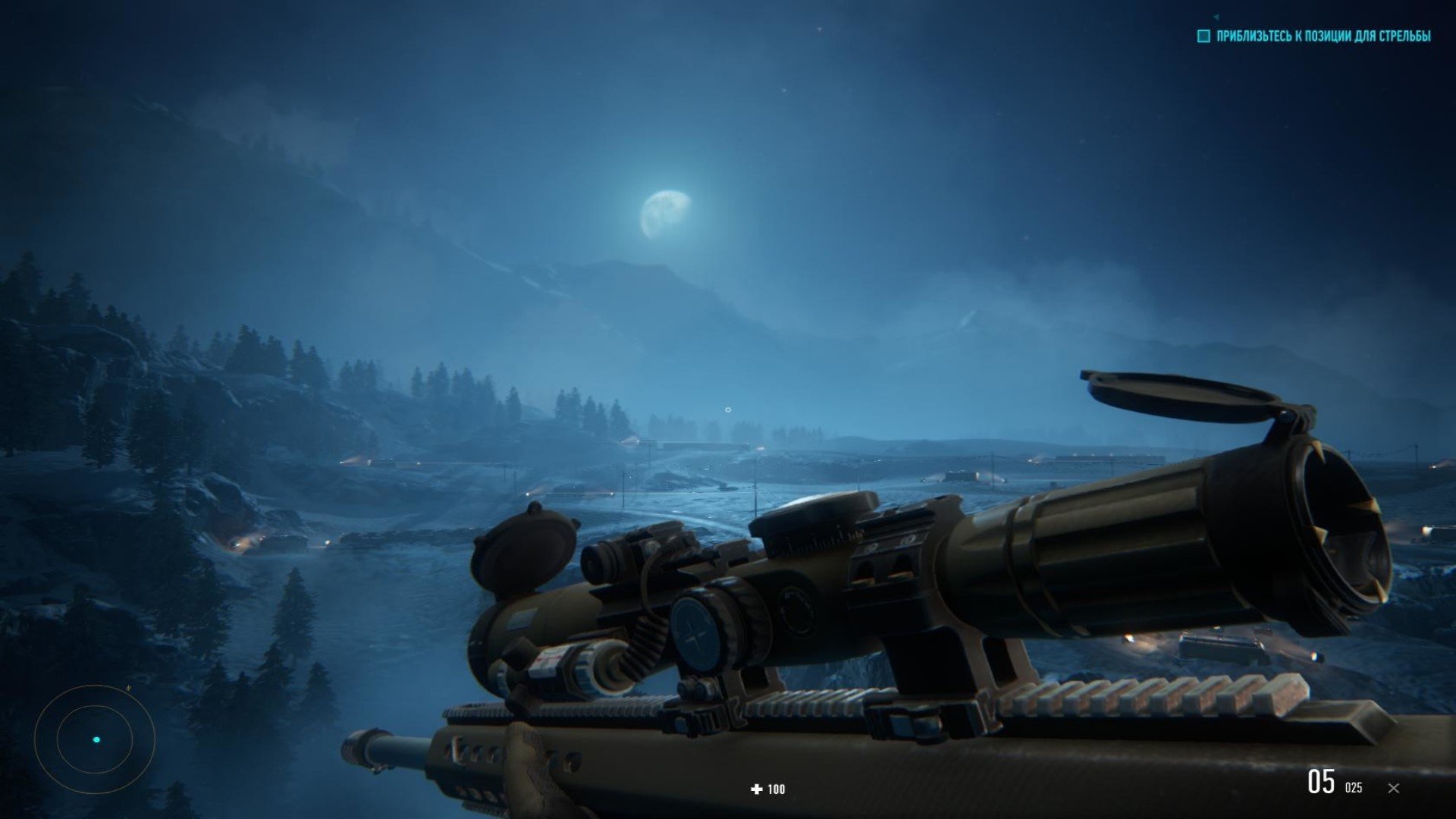This screenshot has width=1456, height=819.
Task: Select the objective waypoint marker near horizon
Action: [x=728, y=410]
